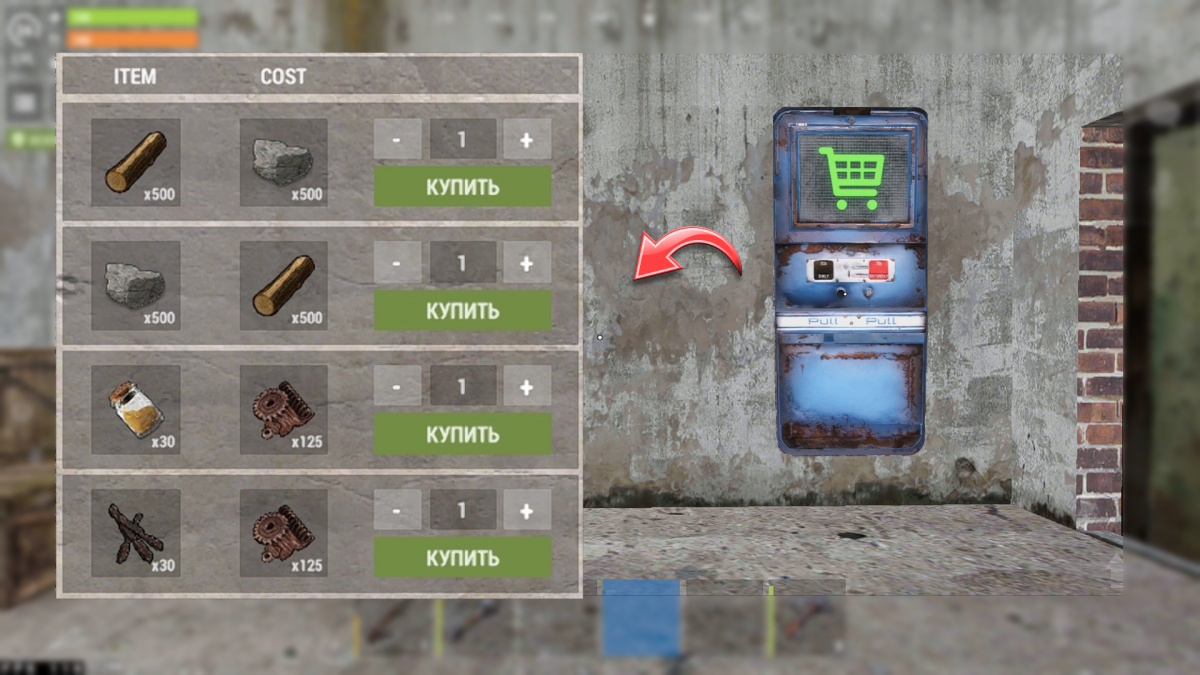This screenshot has height=675, width=1200.
Task: Click КУПИТЬ to buy 500 wood
Action: click(462, 187)
